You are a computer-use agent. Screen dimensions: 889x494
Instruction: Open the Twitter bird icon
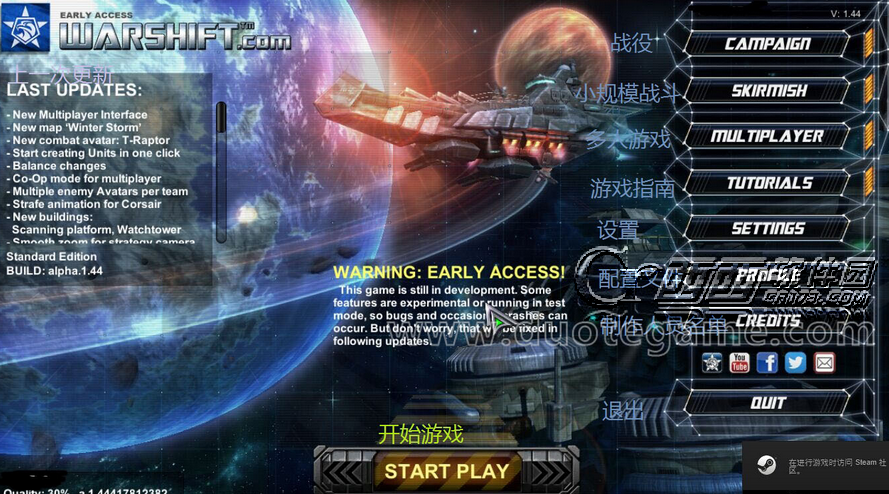795,362
